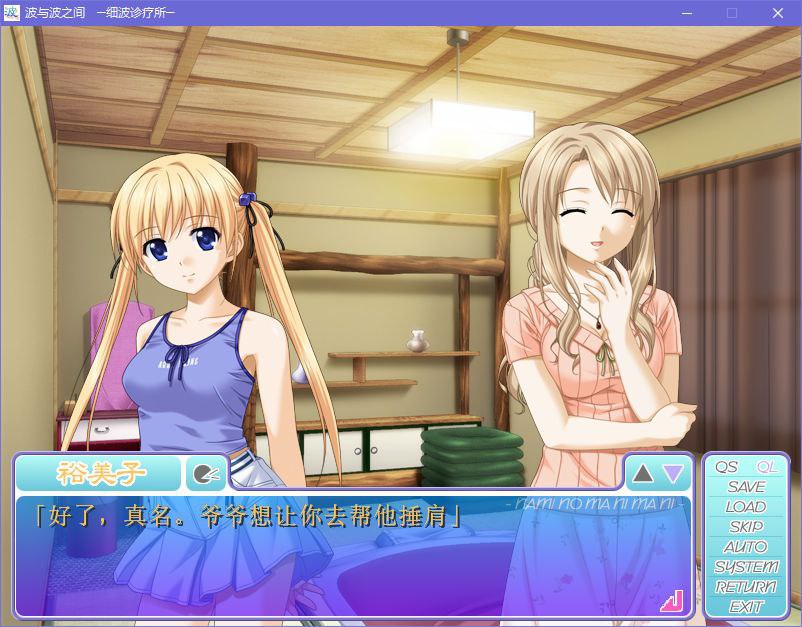Close the game window
The width and height of the screenshot is (802, 627).
click(x=777, y=13)
